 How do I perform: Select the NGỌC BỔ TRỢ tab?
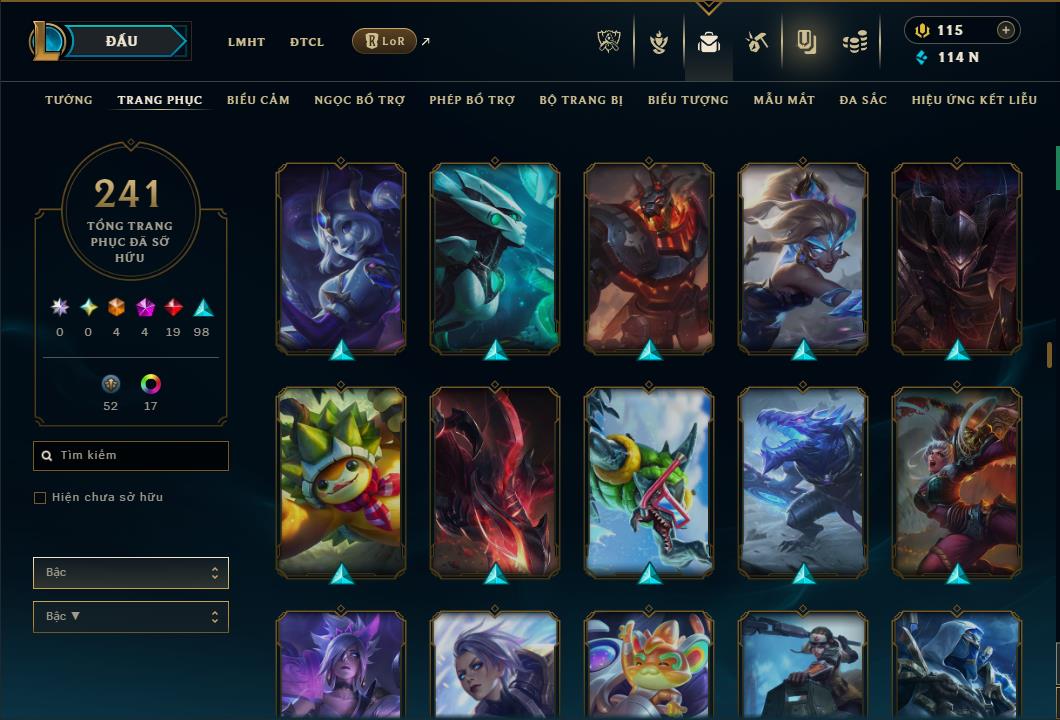coord(359,100)
